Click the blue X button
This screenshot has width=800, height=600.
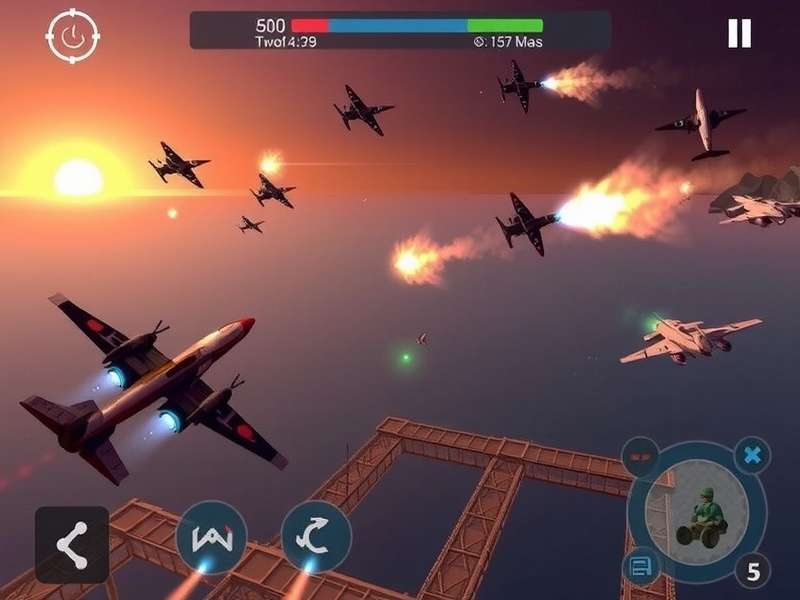(752, 456)
